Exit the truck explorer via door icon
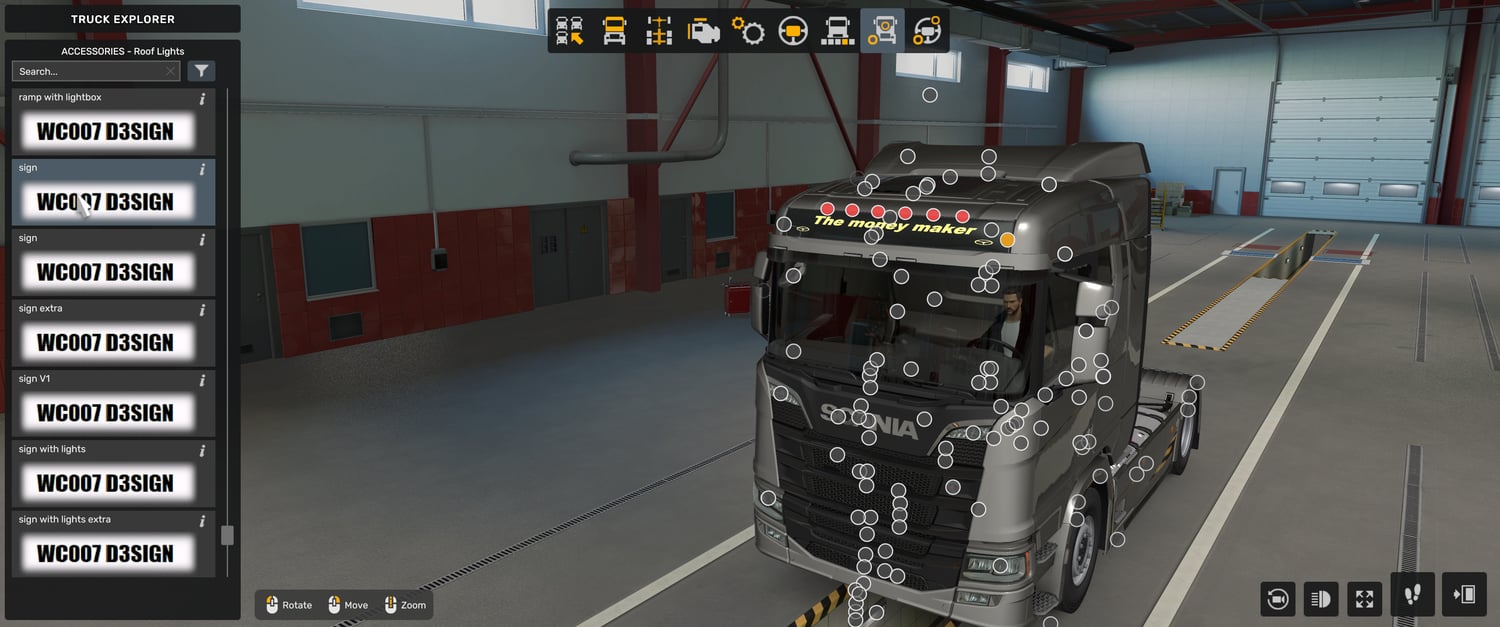Image resolution: width=1500 pixels, height=627 pixels. click(x=1465, y=595)
